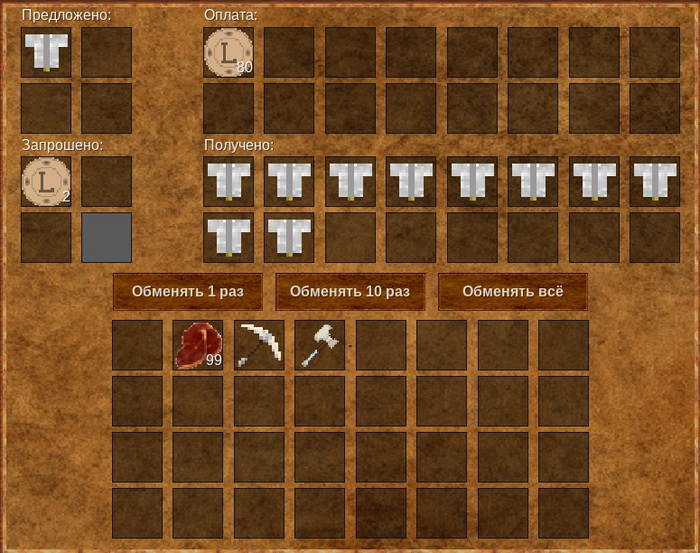Select the raw meat stack of 99
This screenshot has width=700, height=553.
coord(198,345)
